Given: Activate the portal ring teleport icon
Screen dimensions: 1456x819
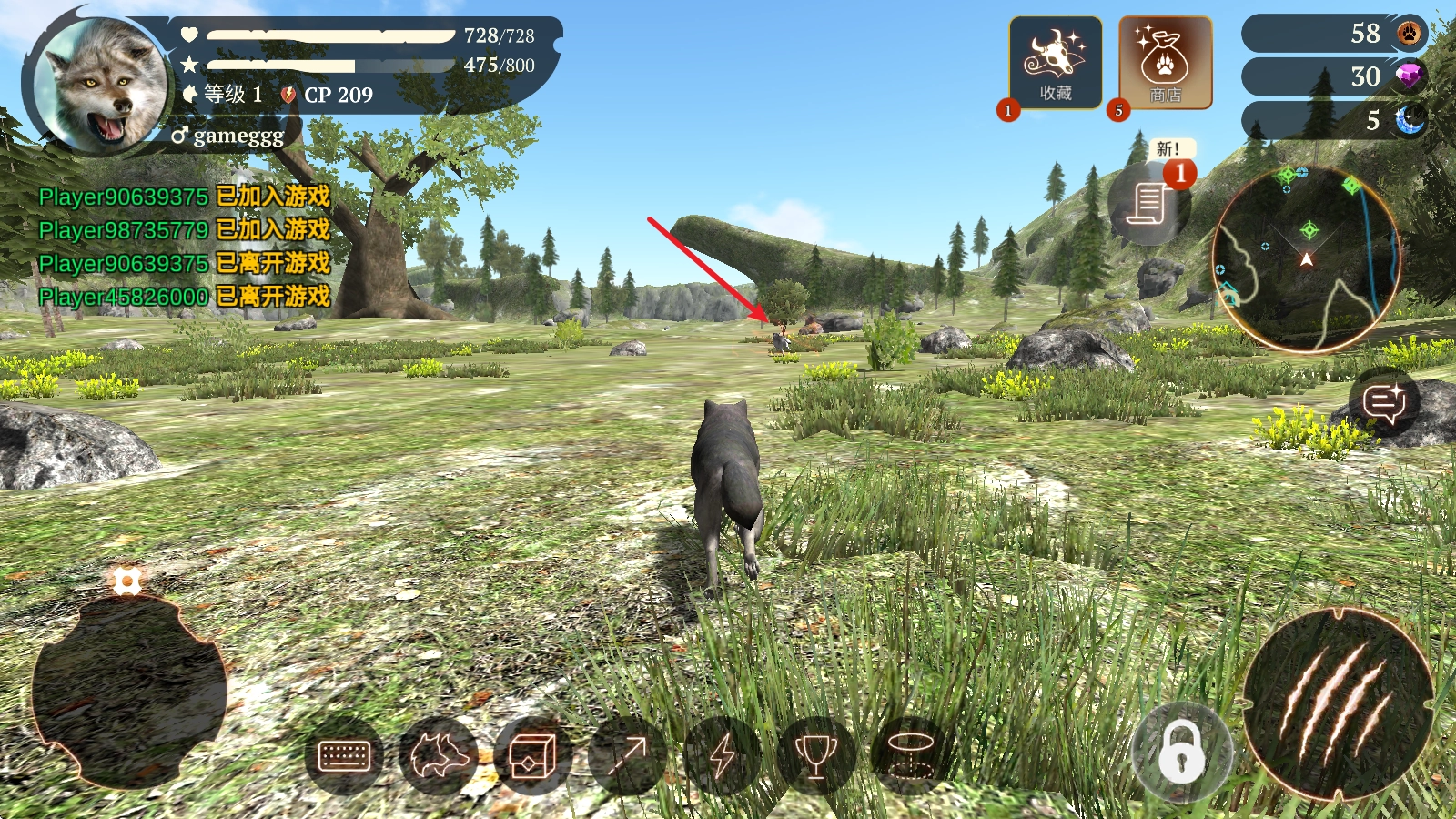Looking at the screenshot, I should point(910,755).
